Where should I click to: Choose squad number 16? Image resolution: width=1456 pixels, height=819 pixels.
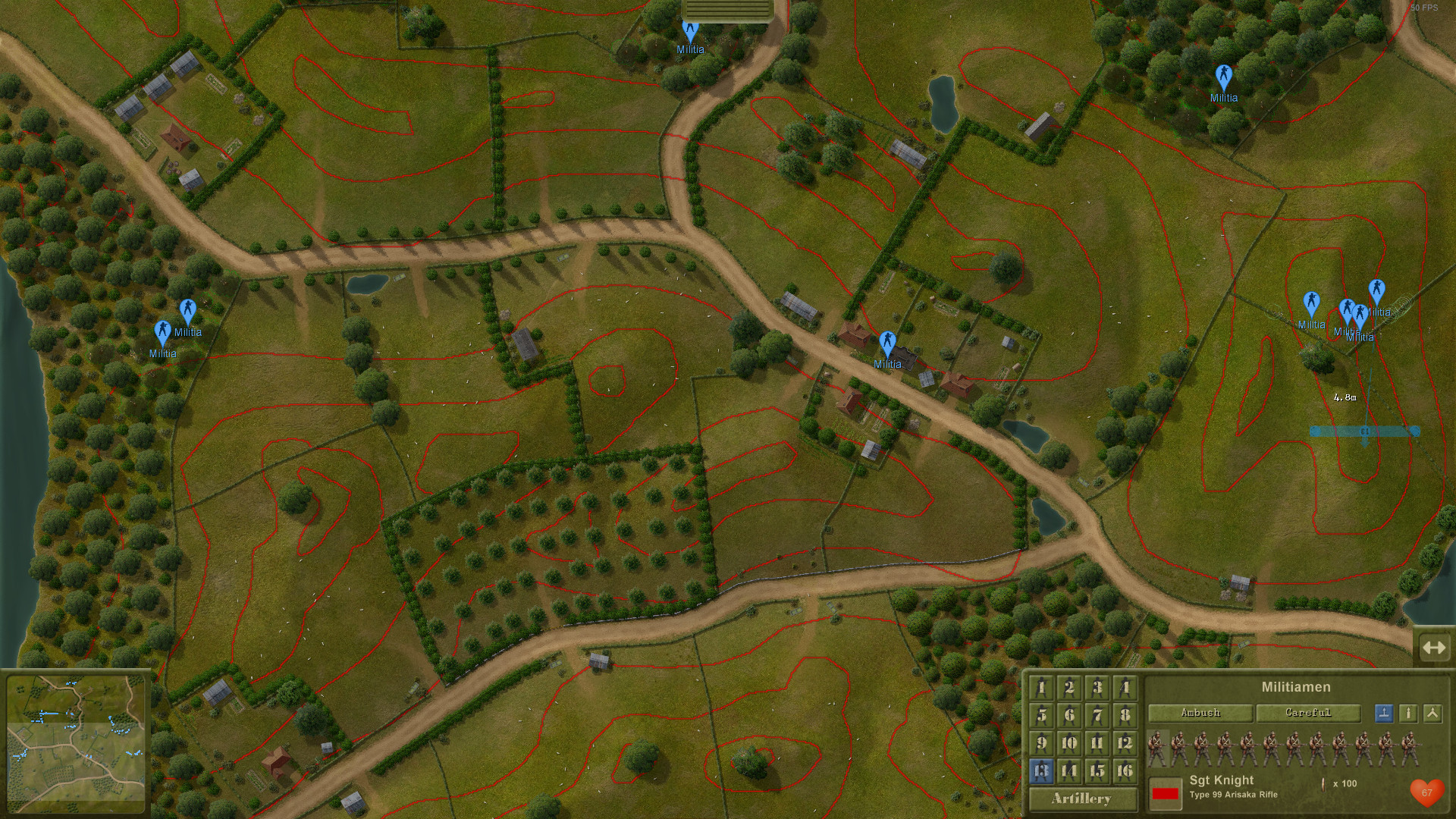coord(1125,771)
